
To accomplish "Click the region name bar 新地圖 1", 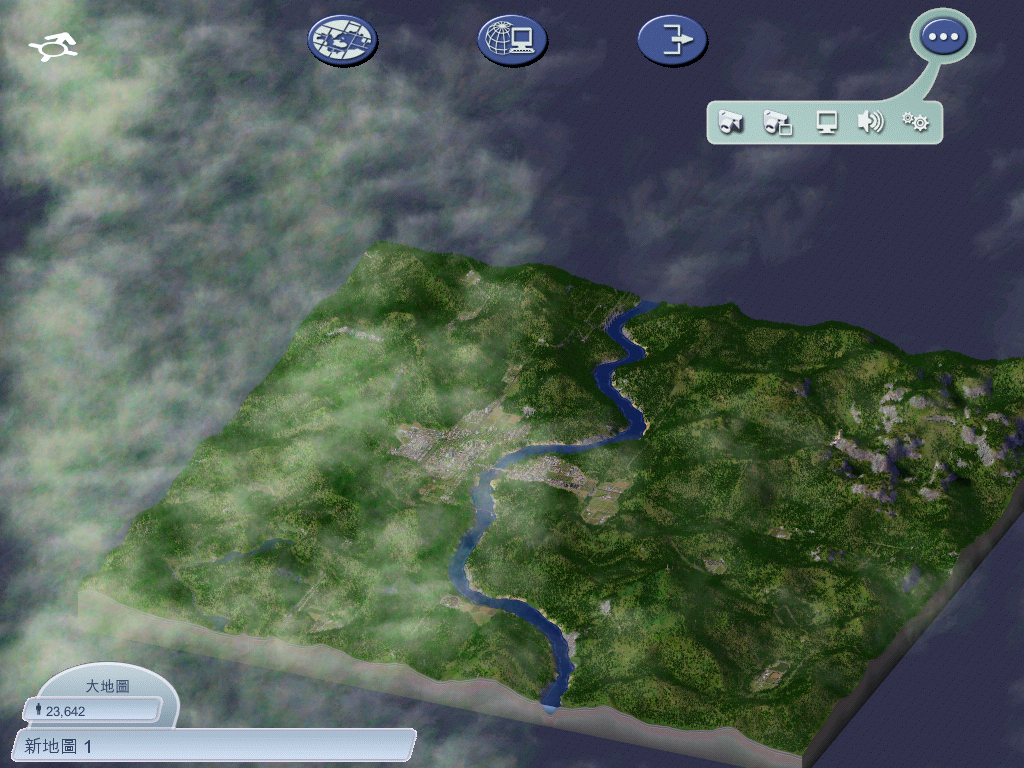I will [x=214, y=746].
